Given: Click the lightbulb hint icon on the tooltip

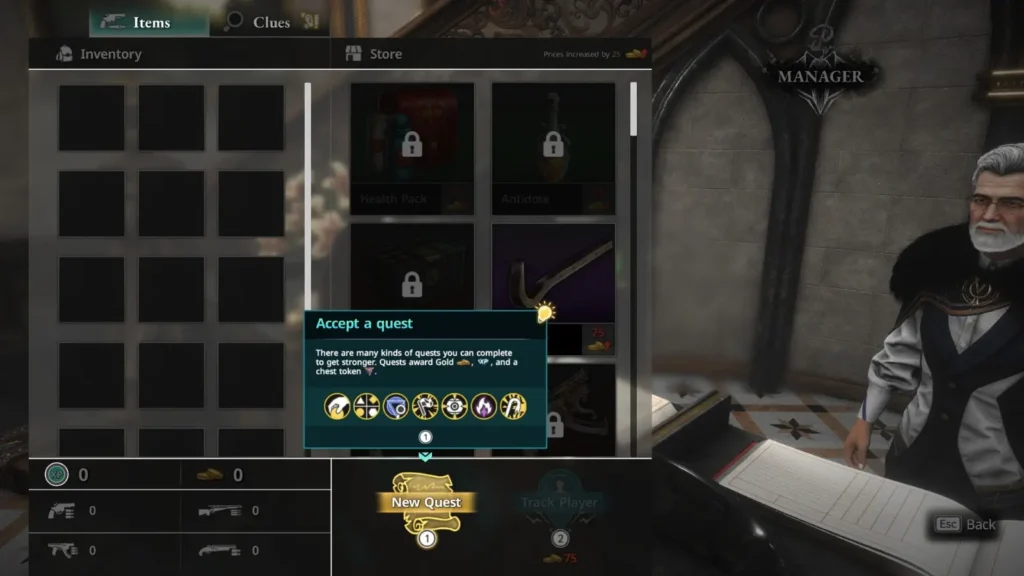Looking at the screenshot, I should click(545, 313).
